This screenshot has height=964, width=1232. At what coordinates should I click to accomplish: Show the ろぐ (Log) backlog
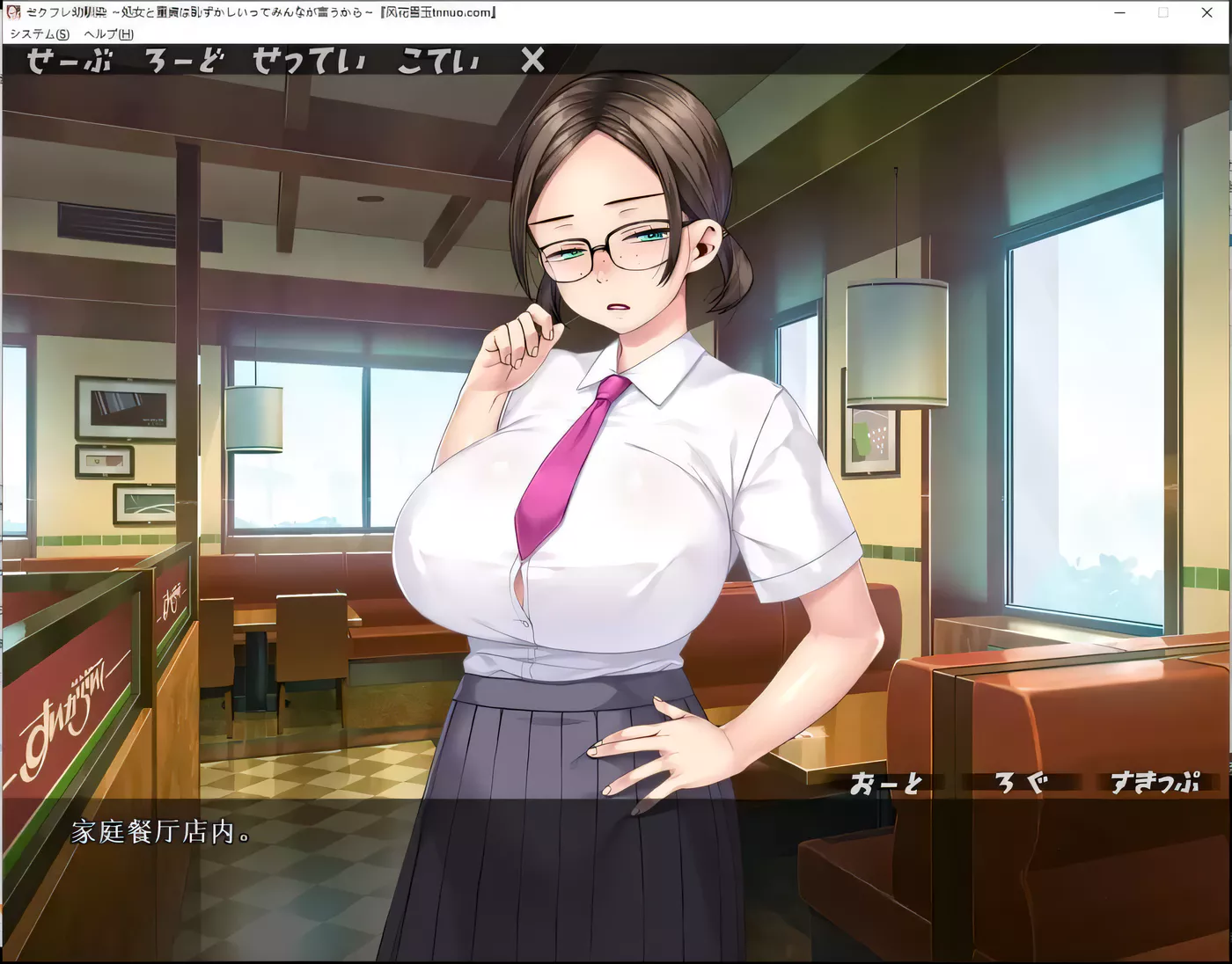pyautogui.click(x=1021, y=782)
